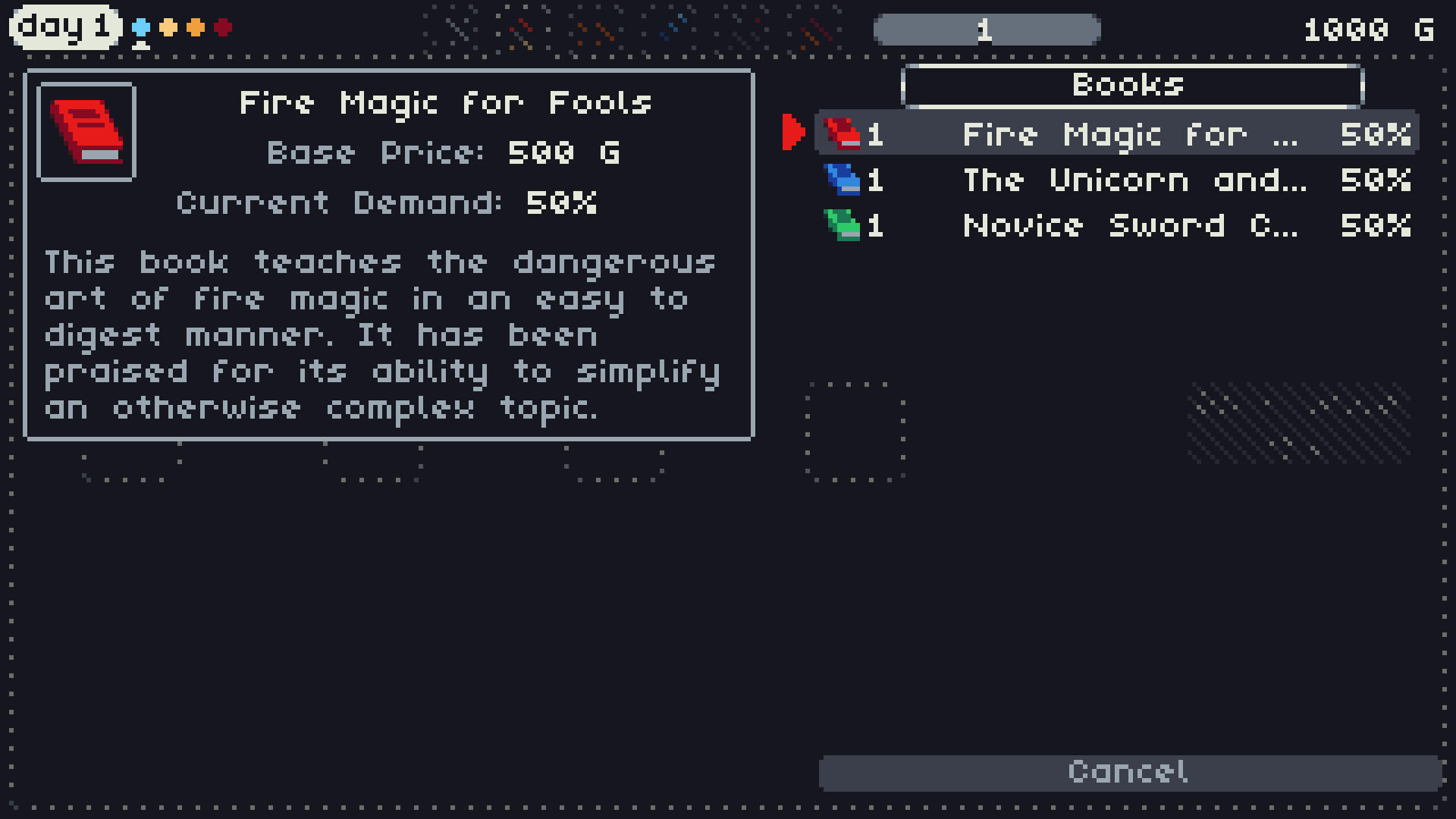Click the large red book cover in details
Viewport: 1456px width, 819px height.
tap(86, 130)
